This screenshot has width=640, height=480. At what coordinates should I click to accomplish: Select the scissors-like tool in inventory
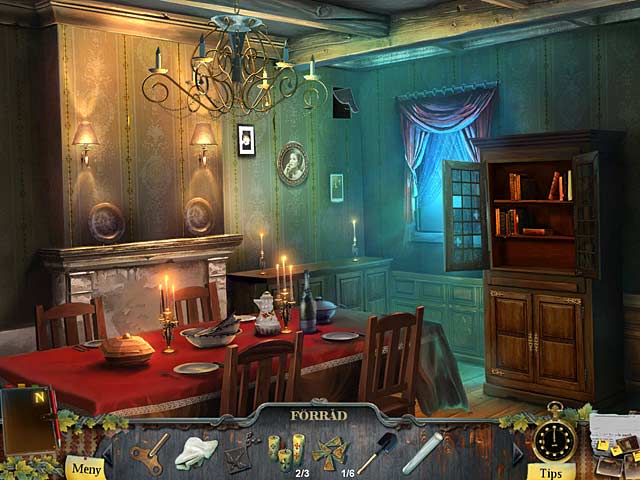240,454
